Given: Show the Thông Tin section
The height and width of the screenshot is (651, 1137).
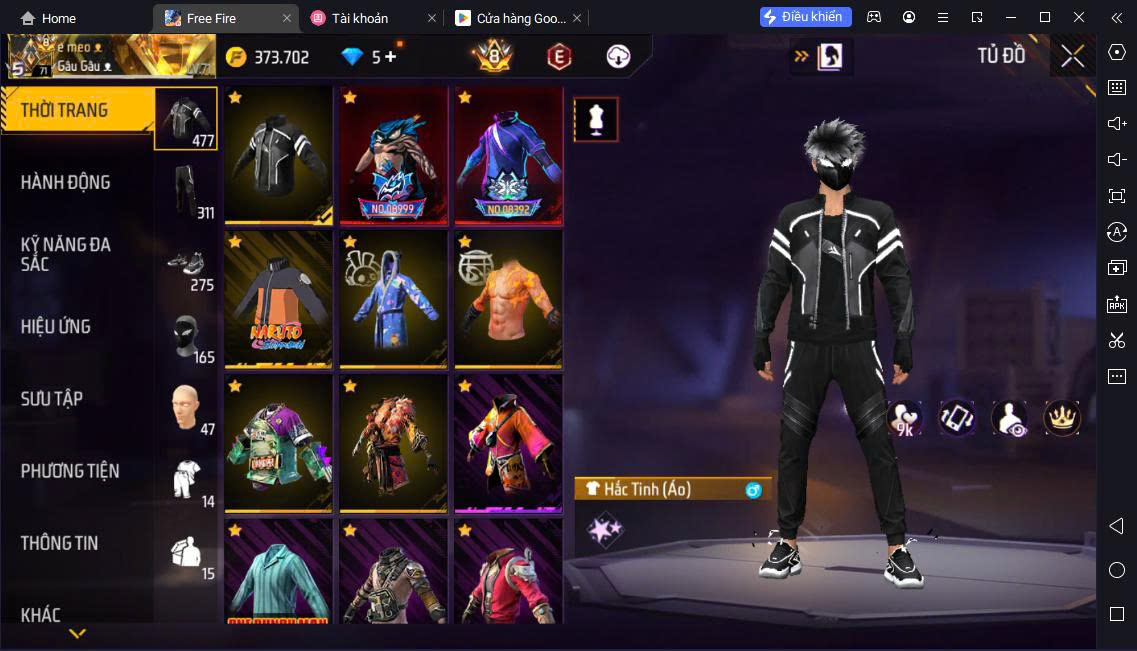Looking at the screenshot, I should pyautogui.click(x=60, y=542).
